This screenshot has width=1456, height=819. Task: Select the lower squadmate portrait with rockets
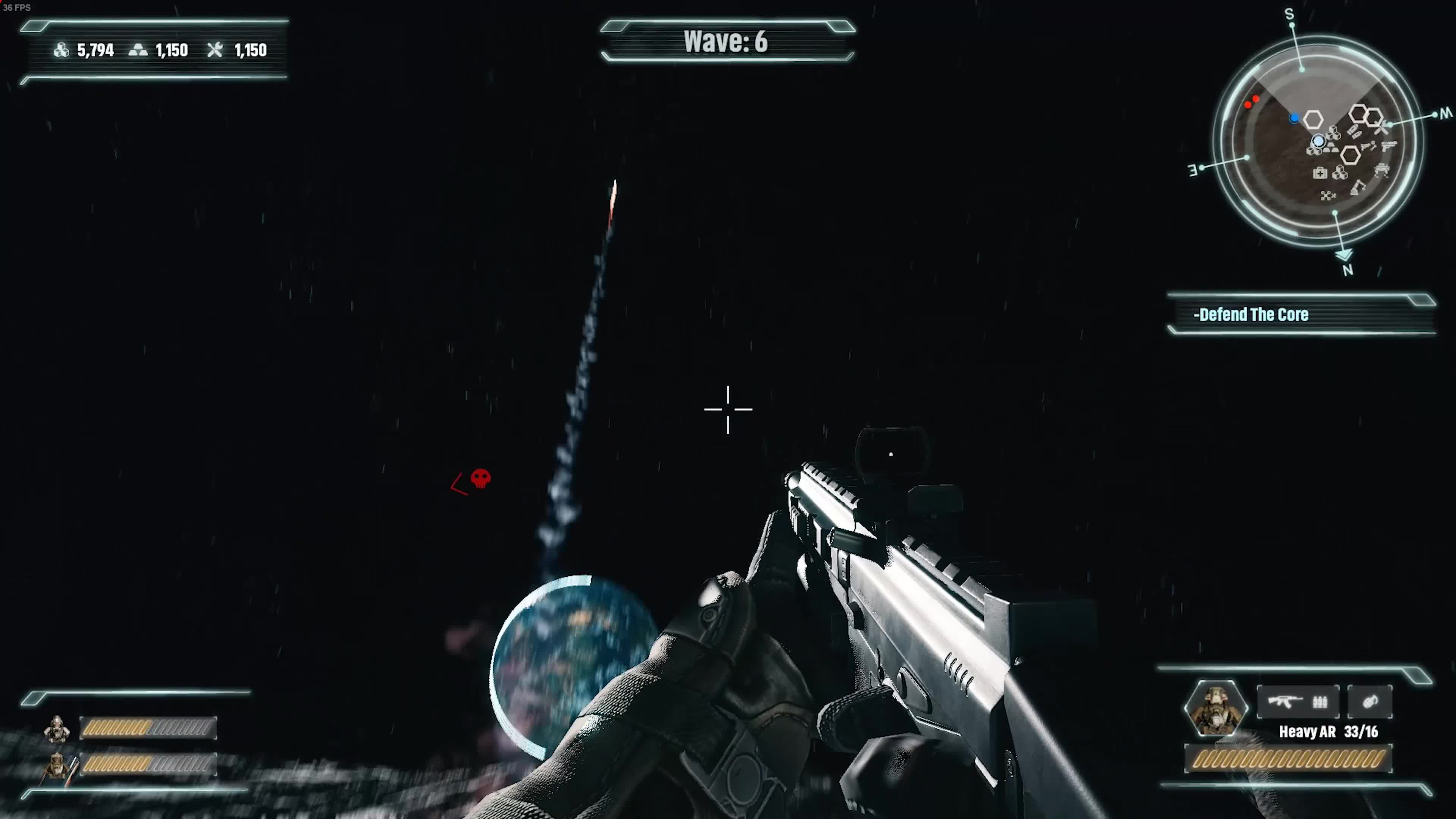(57, 765)
